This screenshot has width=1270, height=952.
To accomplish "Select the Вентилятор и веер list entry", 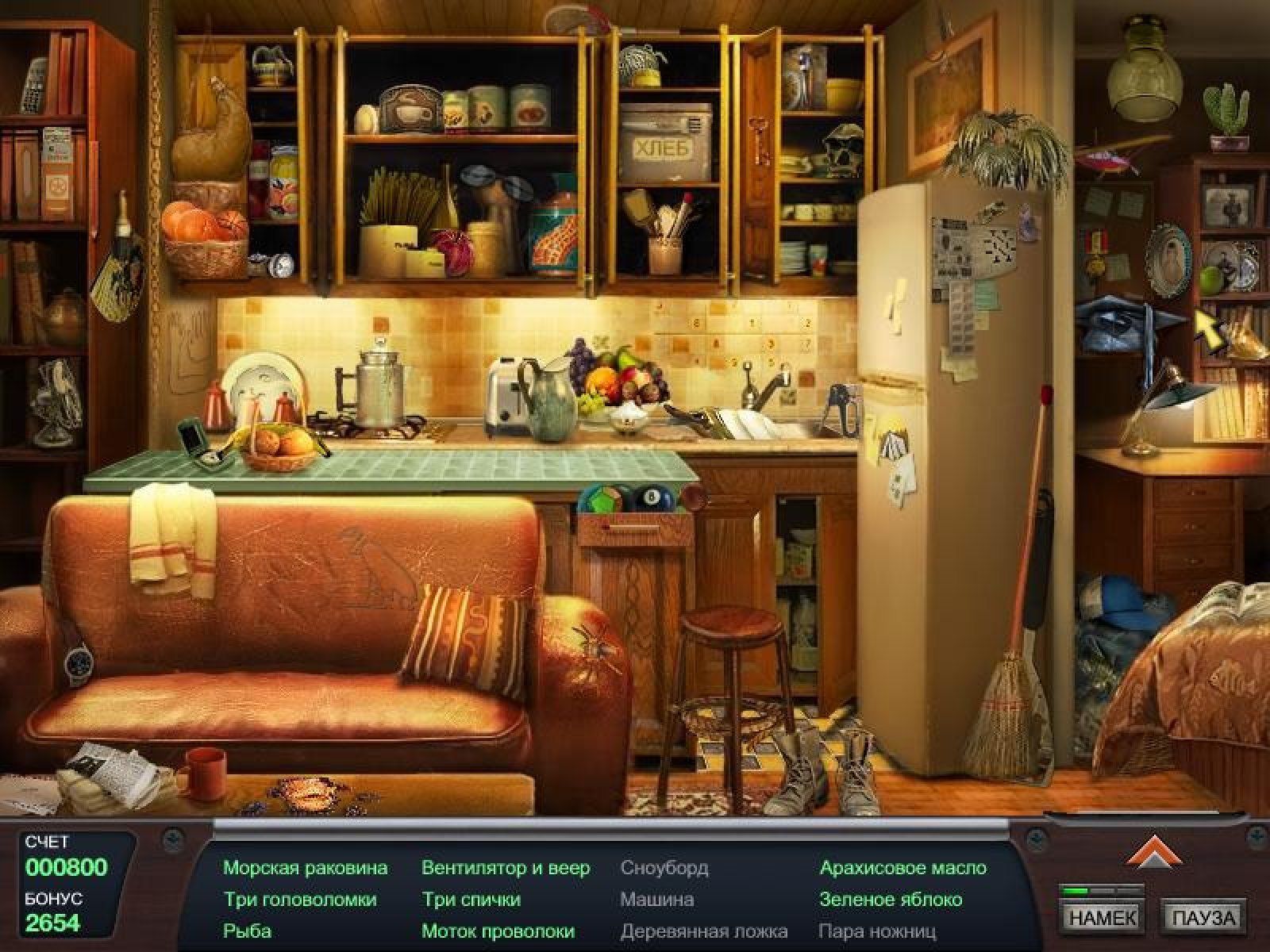I will coord(506,868).
